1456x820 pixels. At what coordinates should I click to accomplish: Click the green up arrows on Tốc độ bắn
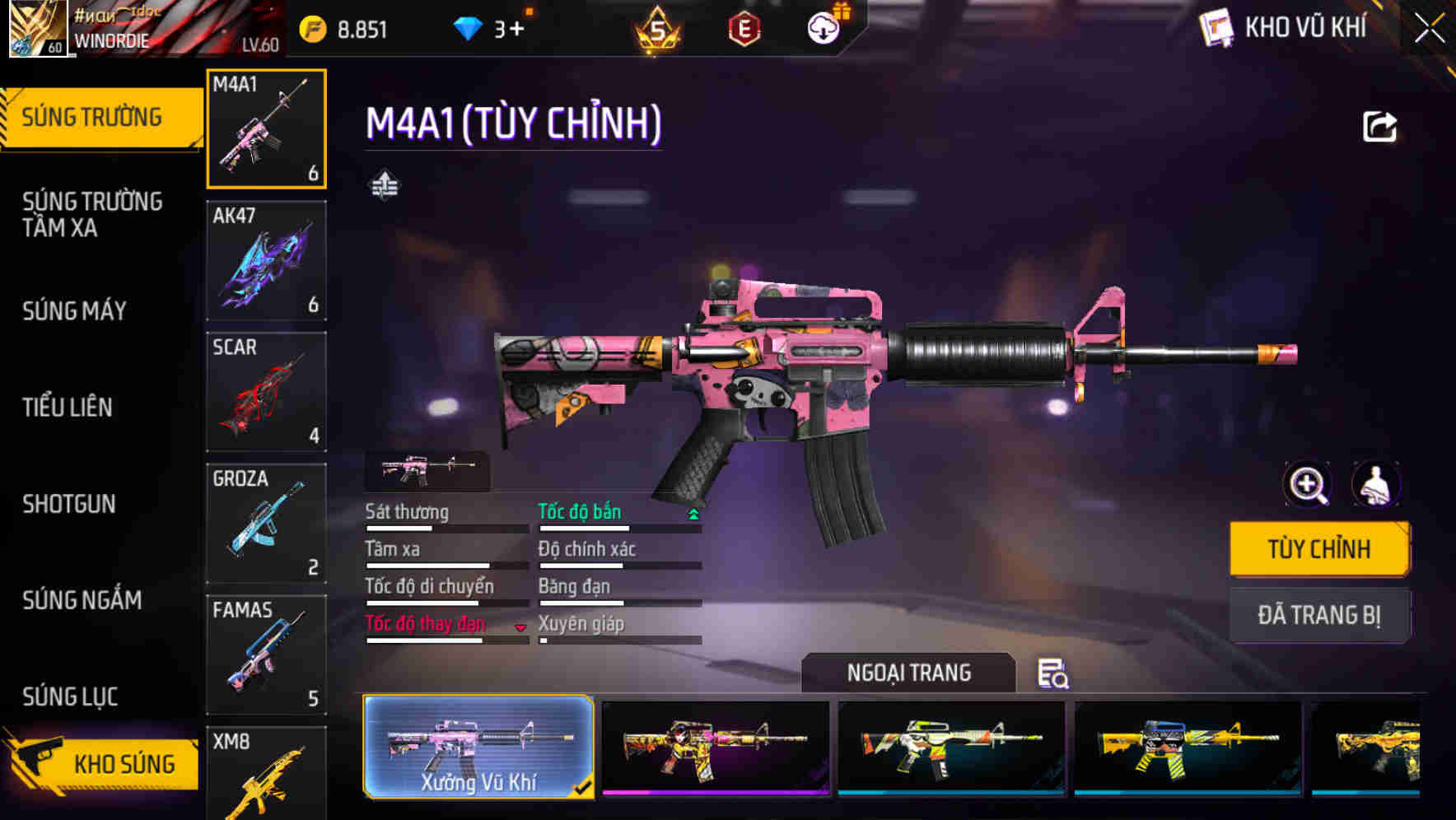(x=693, y=513)
